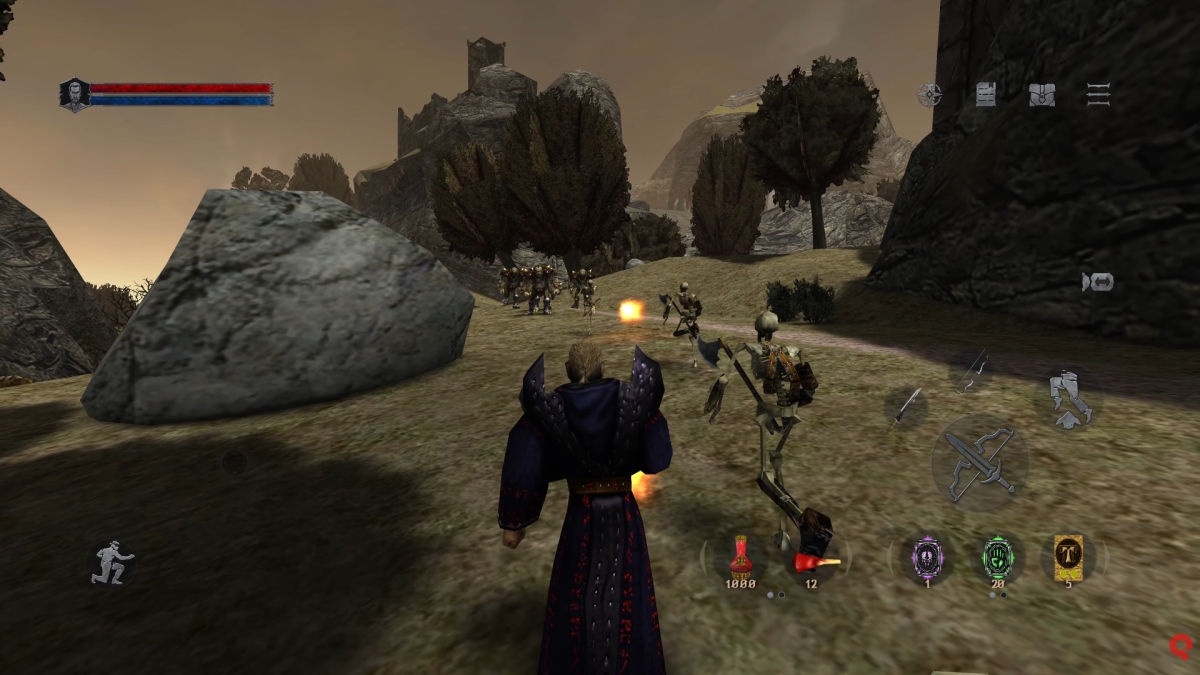
Task: Tap the target lock arrows icon
Action: (1097, 283)
